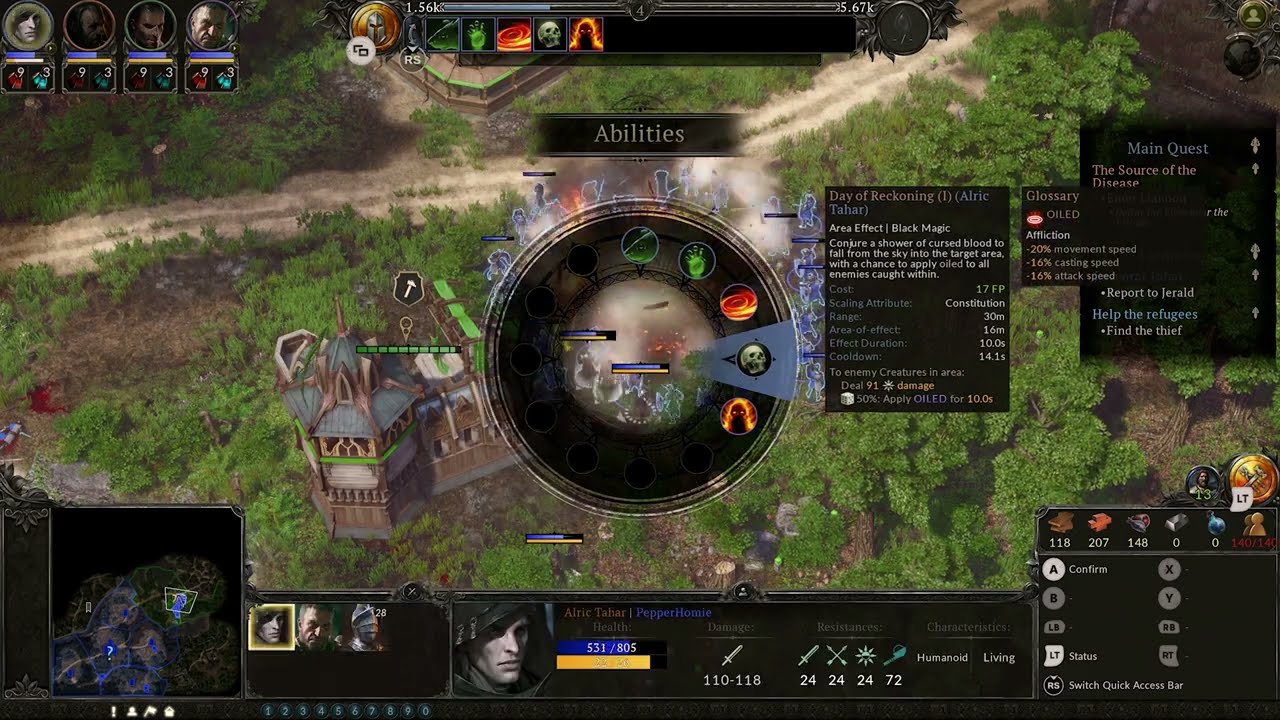Open the Report to Jerald quest objective
Viewport: 1280px width, 720px height.
pos(1150,293)
